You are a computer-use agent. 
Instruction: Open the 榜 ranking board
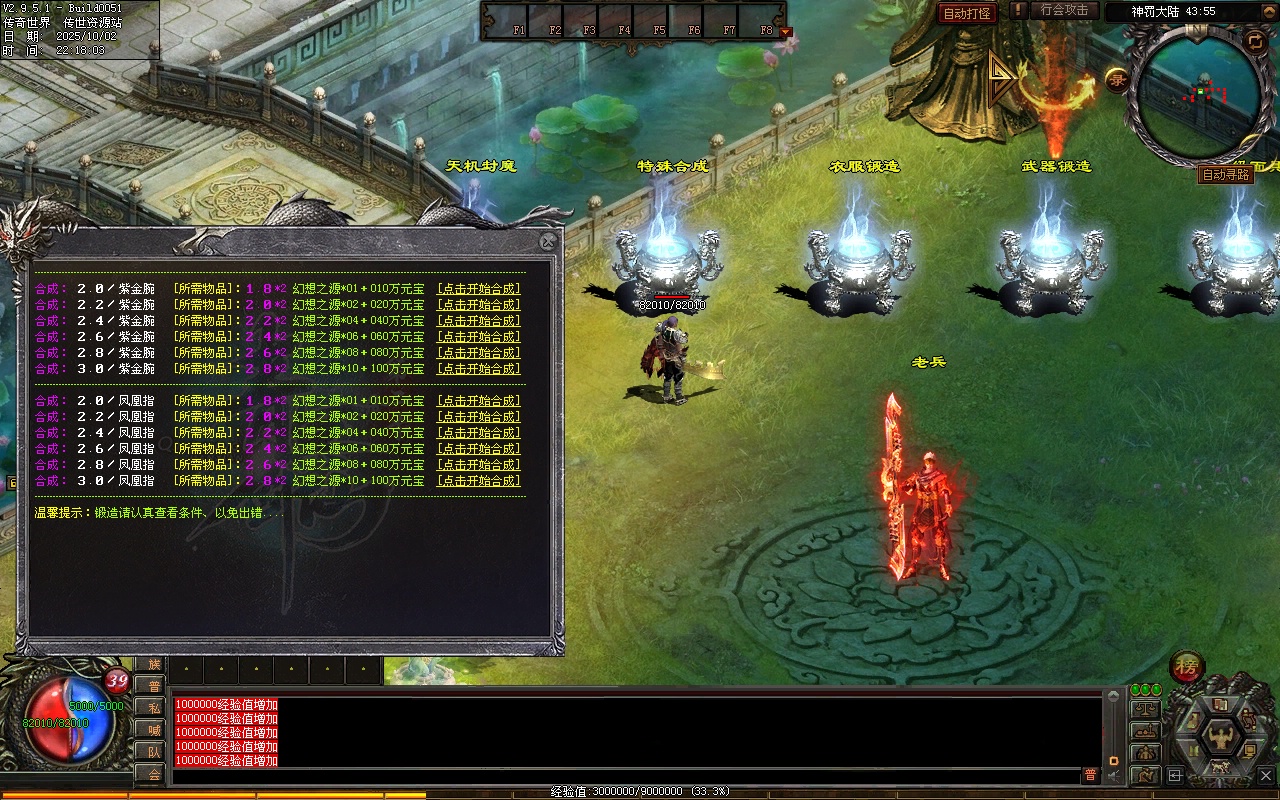[1187, 666]
